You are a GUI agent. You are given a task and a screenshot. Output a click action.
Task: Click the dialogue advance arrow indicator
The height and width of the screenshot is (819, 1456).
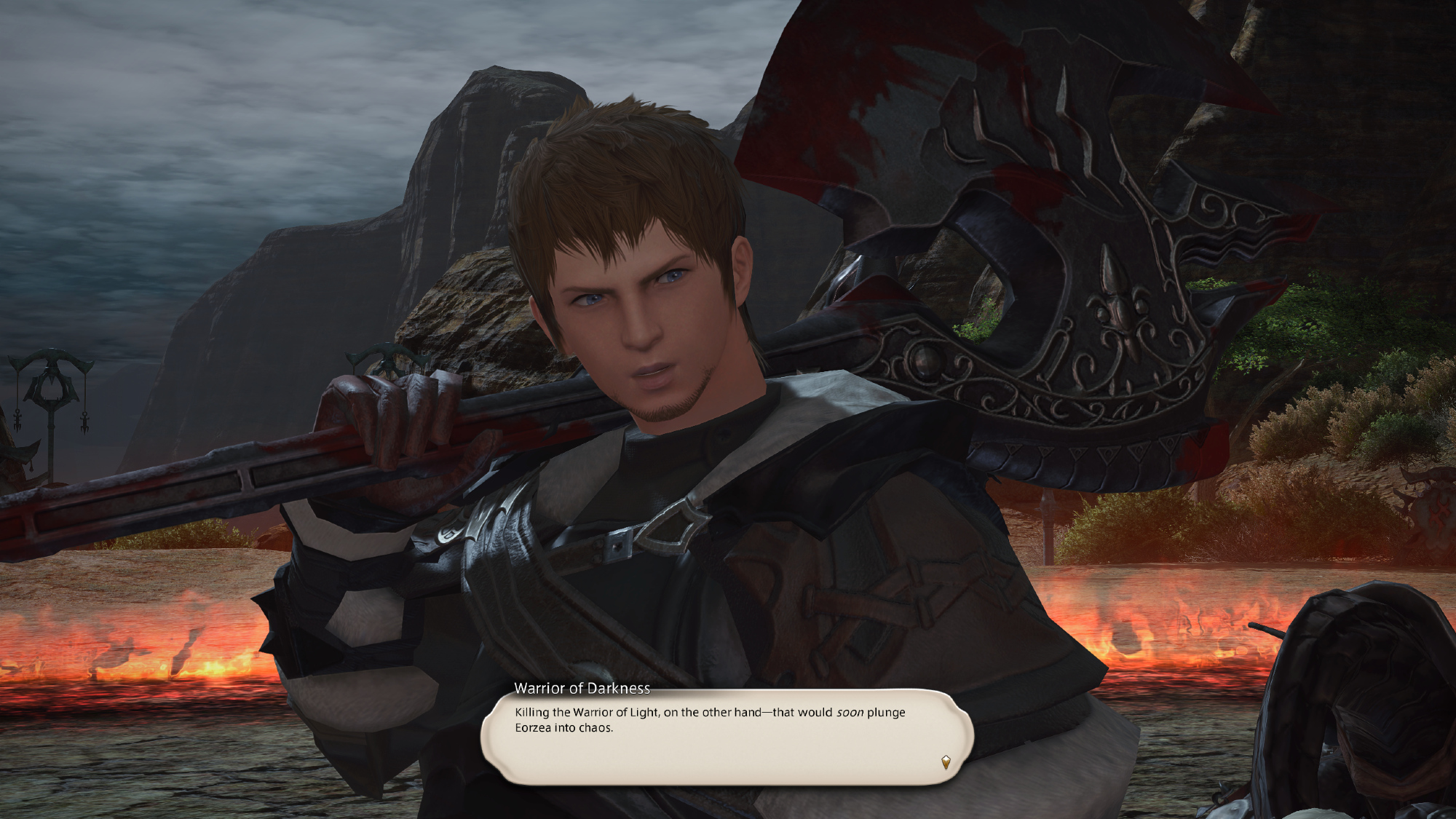coord(946,762)
